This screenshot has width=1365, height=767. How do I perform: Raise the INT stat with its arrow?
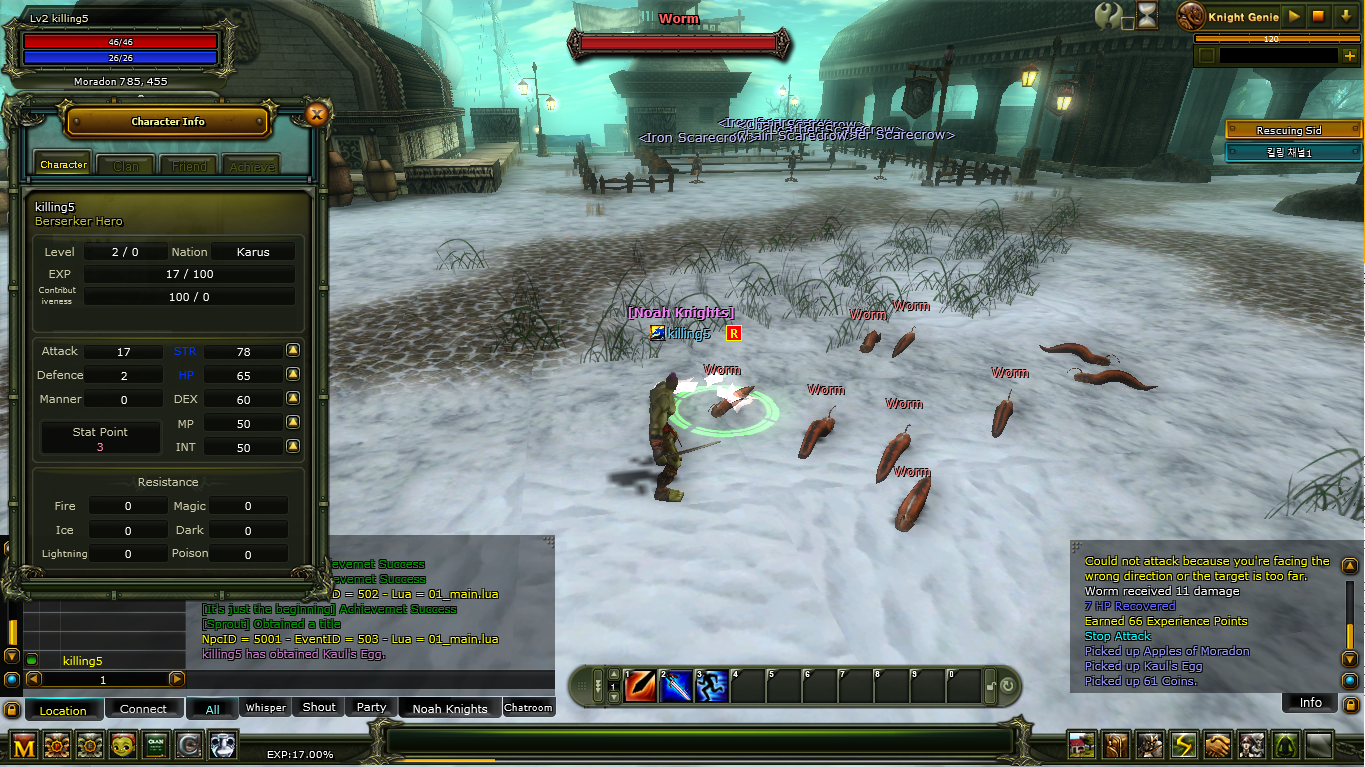click(293, 447)
